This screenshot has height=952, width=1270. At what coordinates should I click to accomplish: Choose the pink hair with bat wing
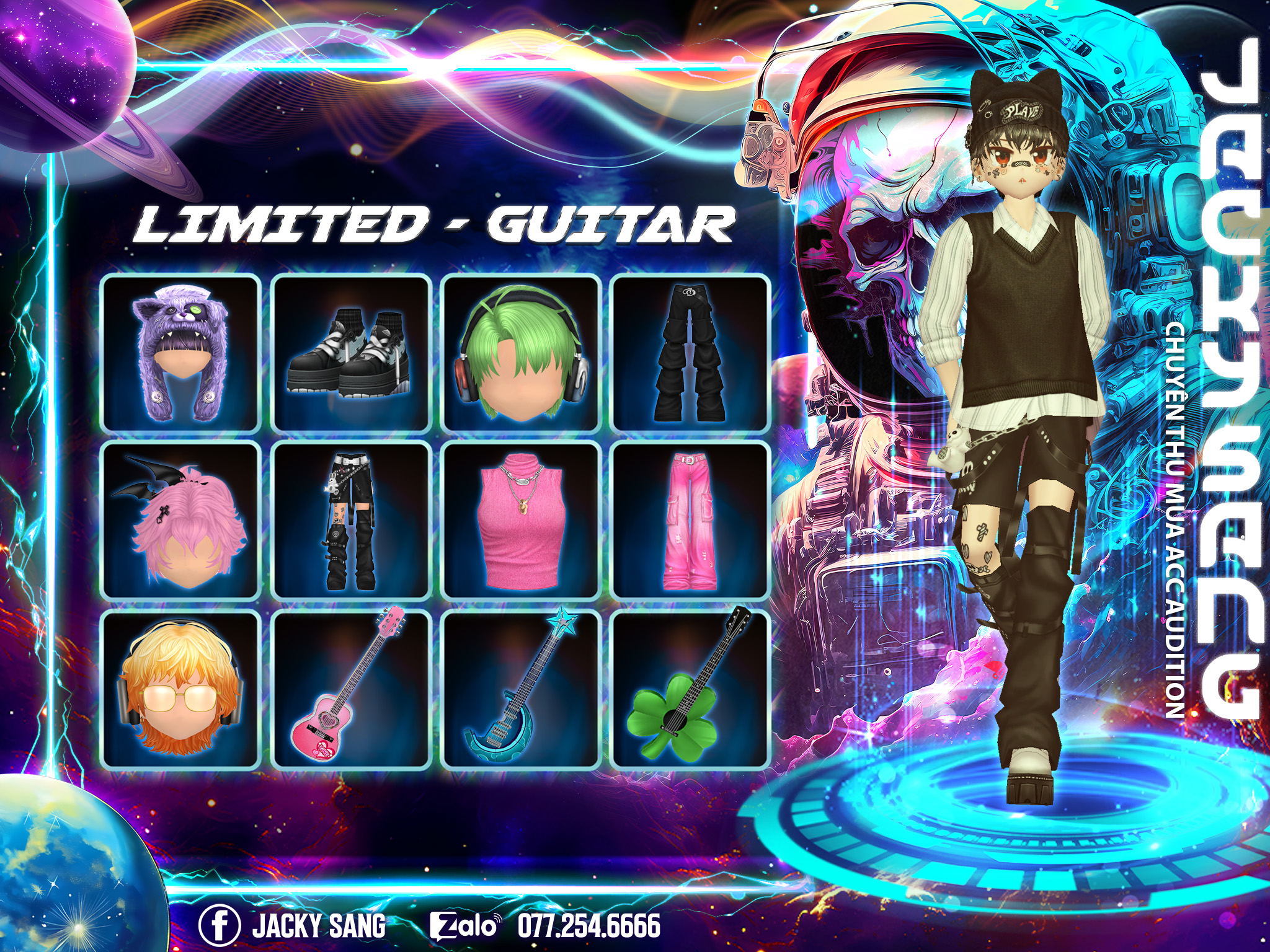[180, 521]
